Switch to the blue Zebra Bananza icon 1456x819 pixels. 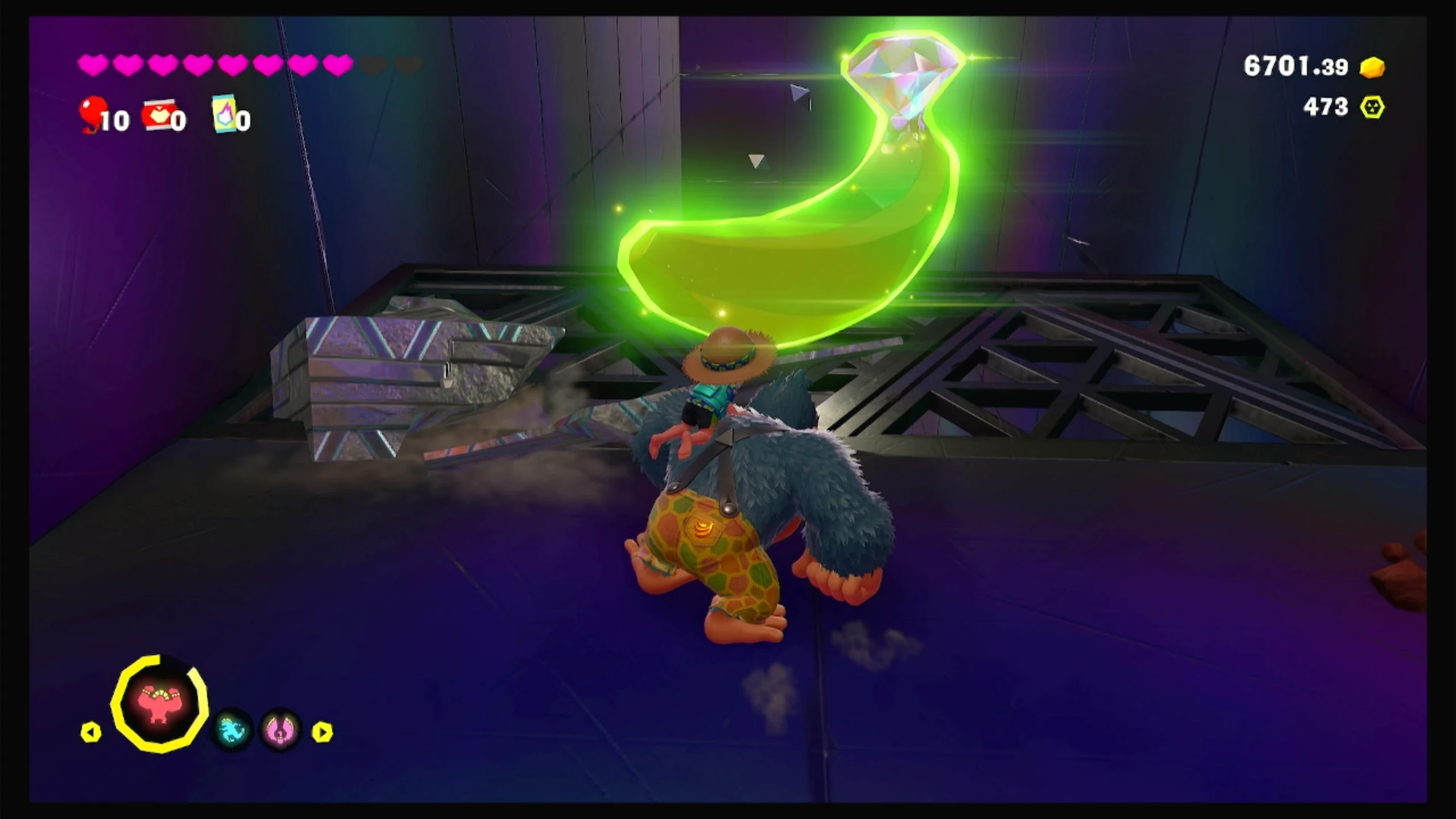point(231,730)
